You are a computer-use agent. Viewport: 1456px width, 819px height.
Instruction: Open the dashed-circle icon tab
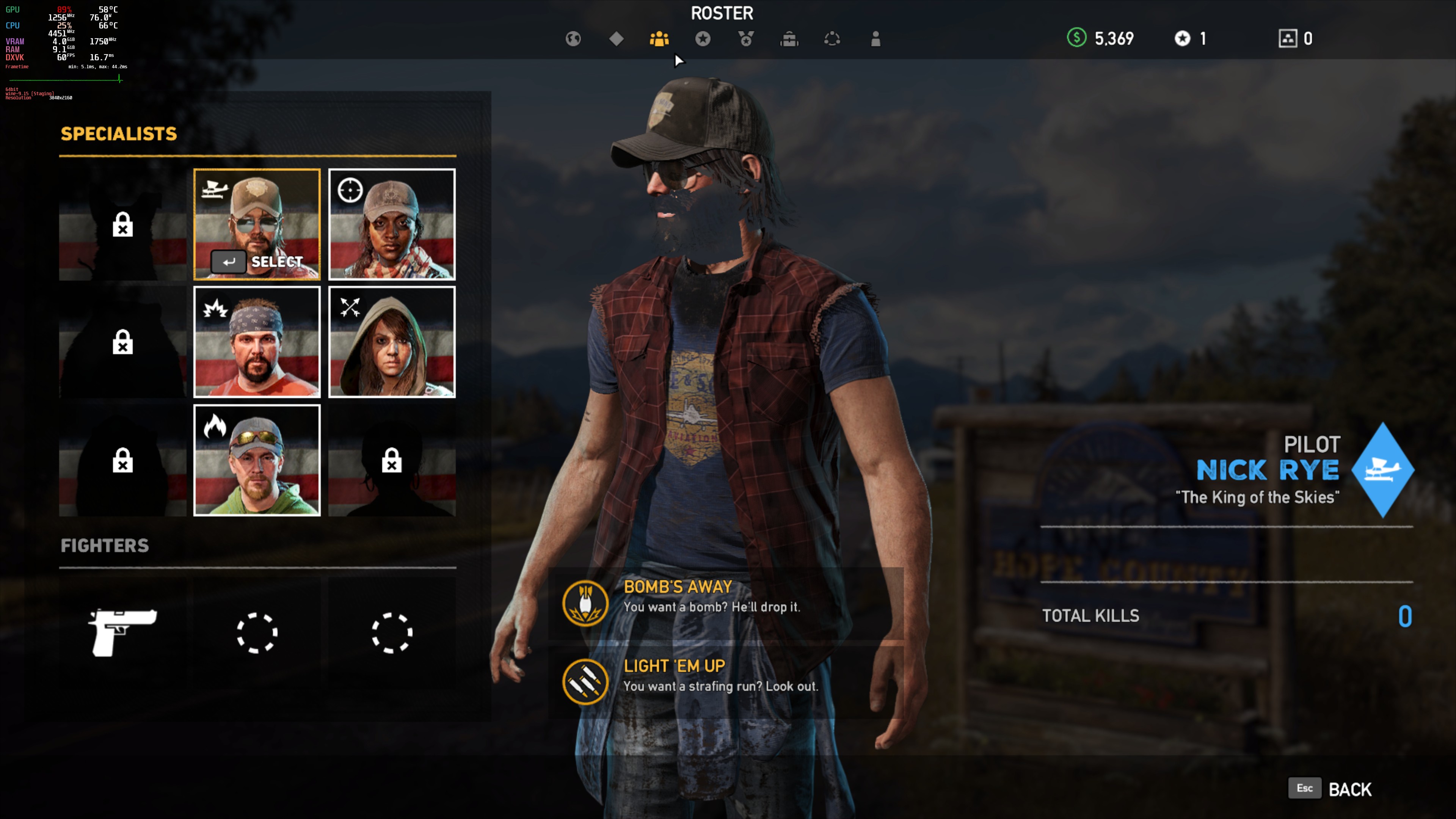[x=832, y=38]
